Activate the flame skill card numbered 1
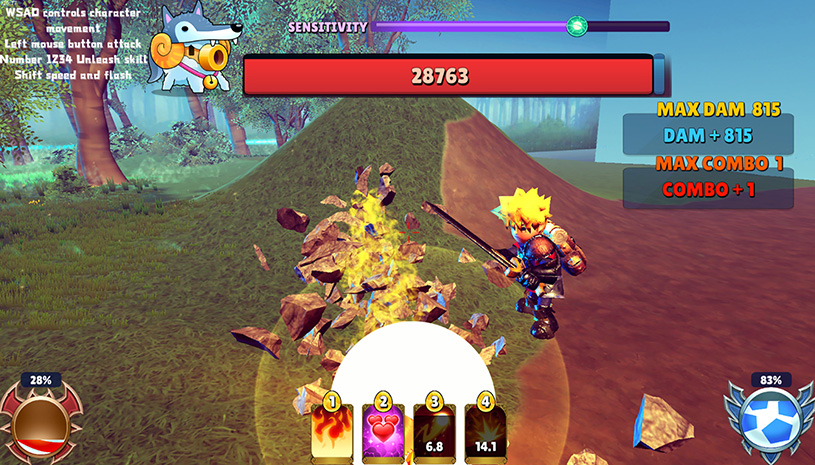Screen dimensions: 815x465 (x=331, y=432)
